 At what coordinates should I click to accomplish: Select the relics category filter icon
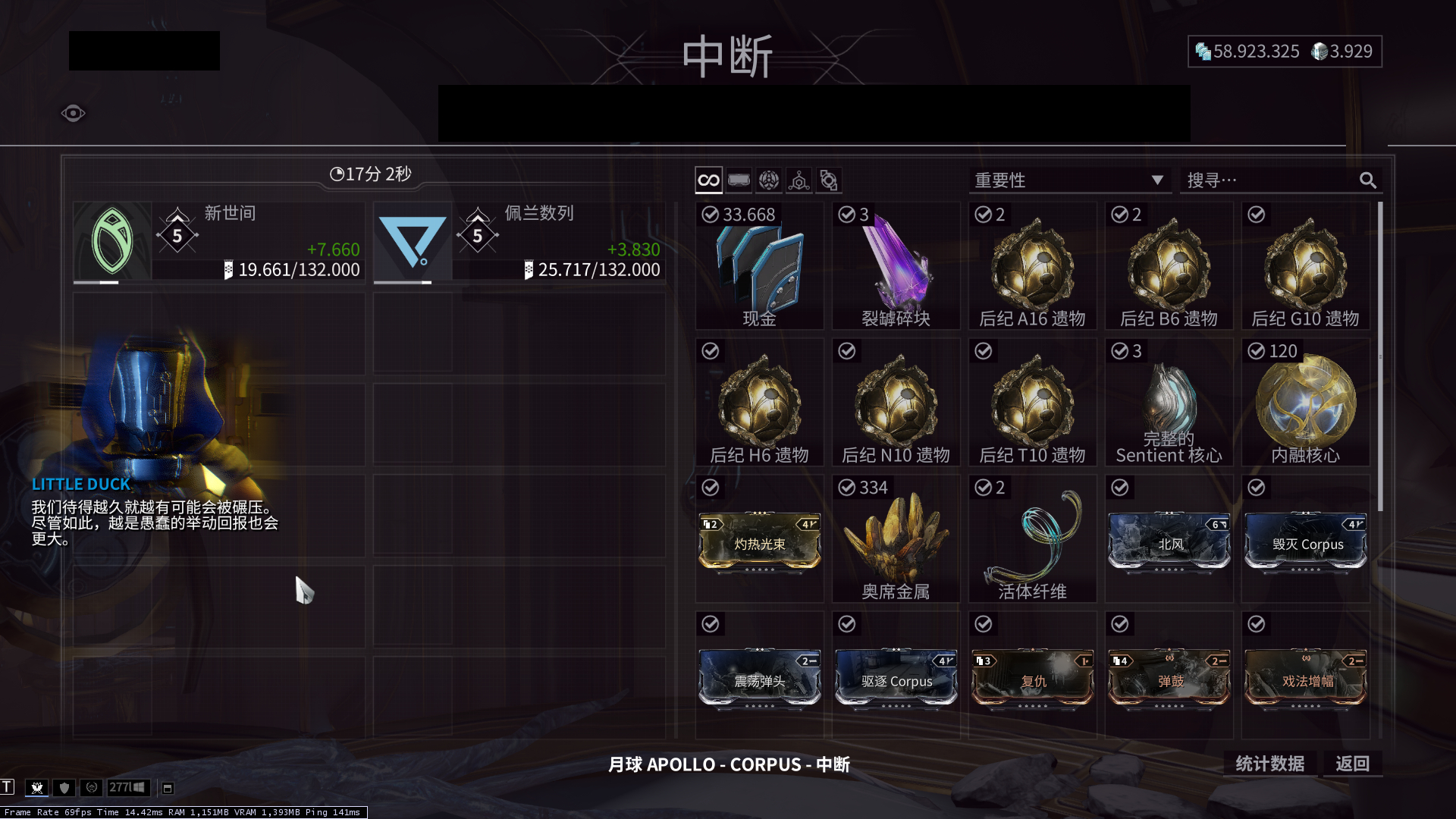pyautogui.click(x=768, y=180)
